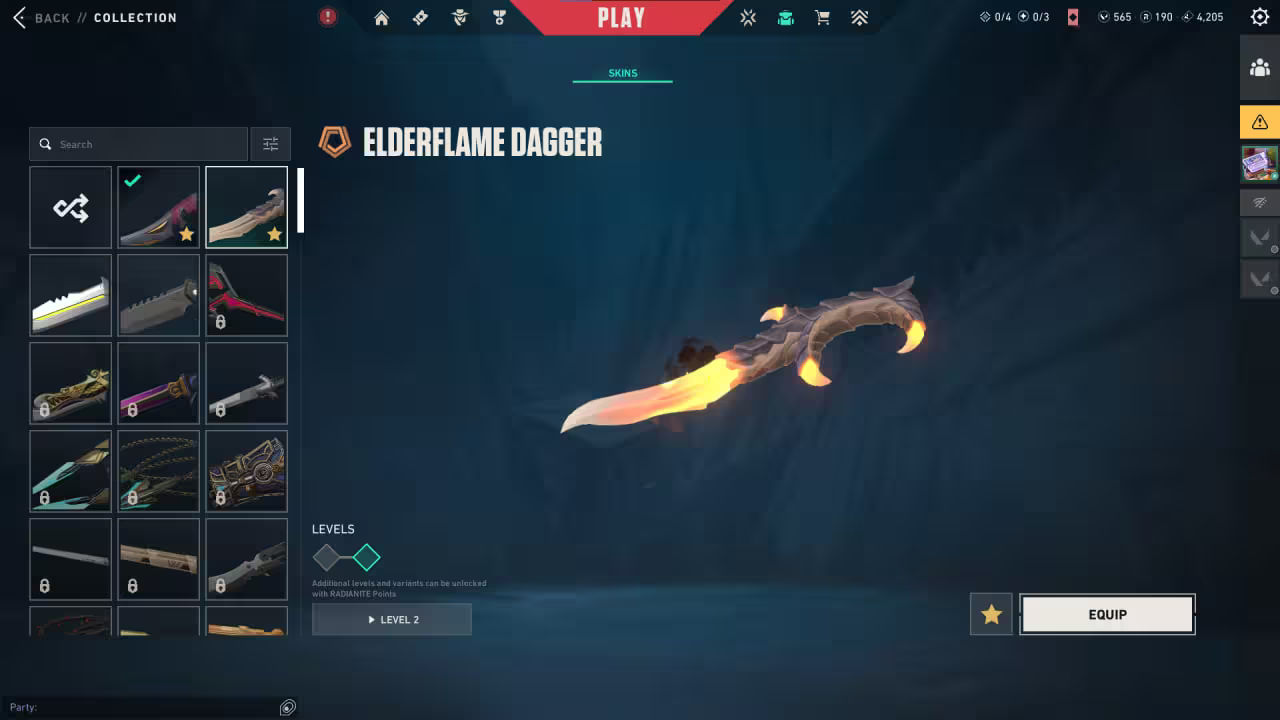The width and height of the screenshot is (1280, 720).
Task: Select the equipped knife skin with checkmark
Action: (x=158, y=207)
